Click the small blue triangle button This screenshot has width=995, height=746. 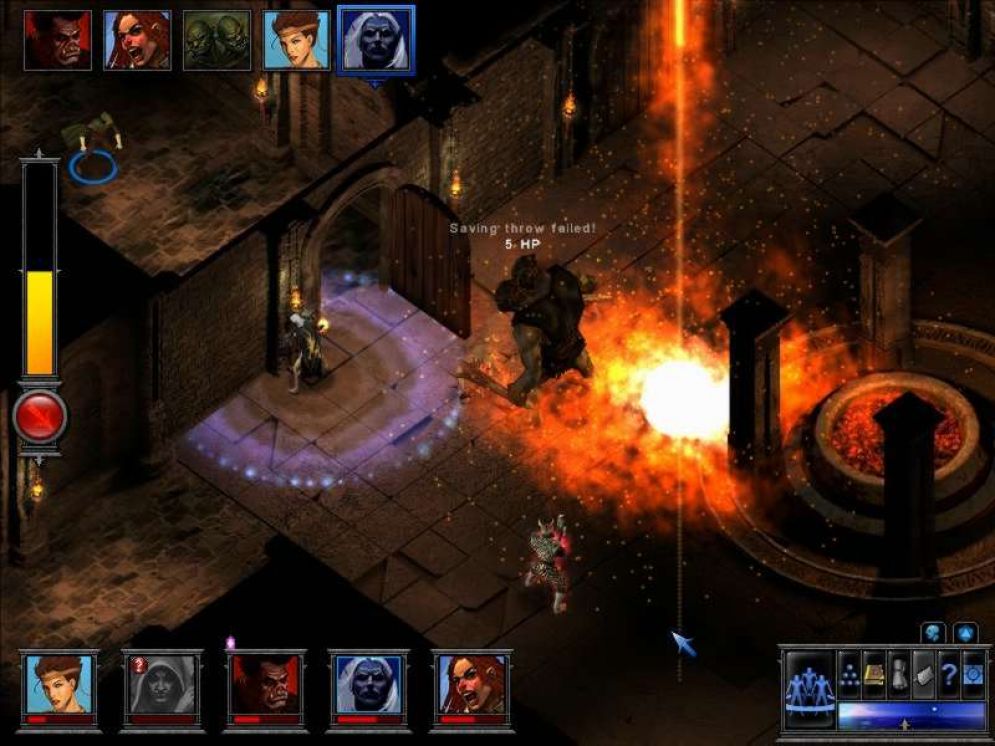tap(965, 632)
